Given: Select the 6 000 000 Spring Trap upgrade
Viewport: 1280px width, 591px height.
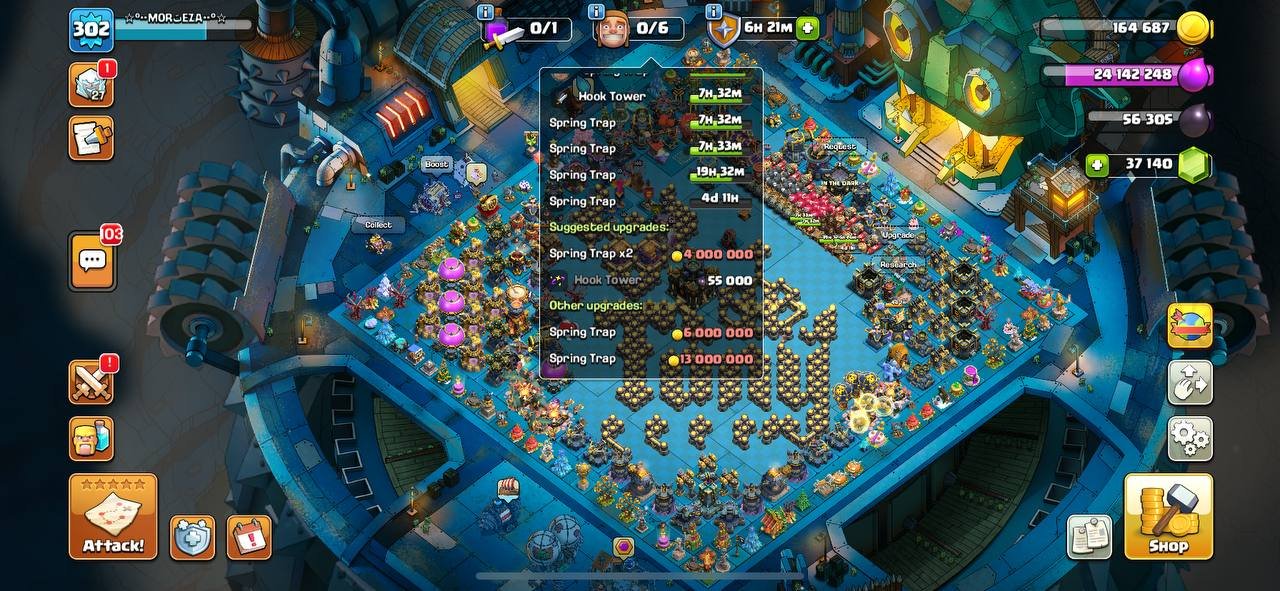Looking at the screenshot, I should (651, 332).
